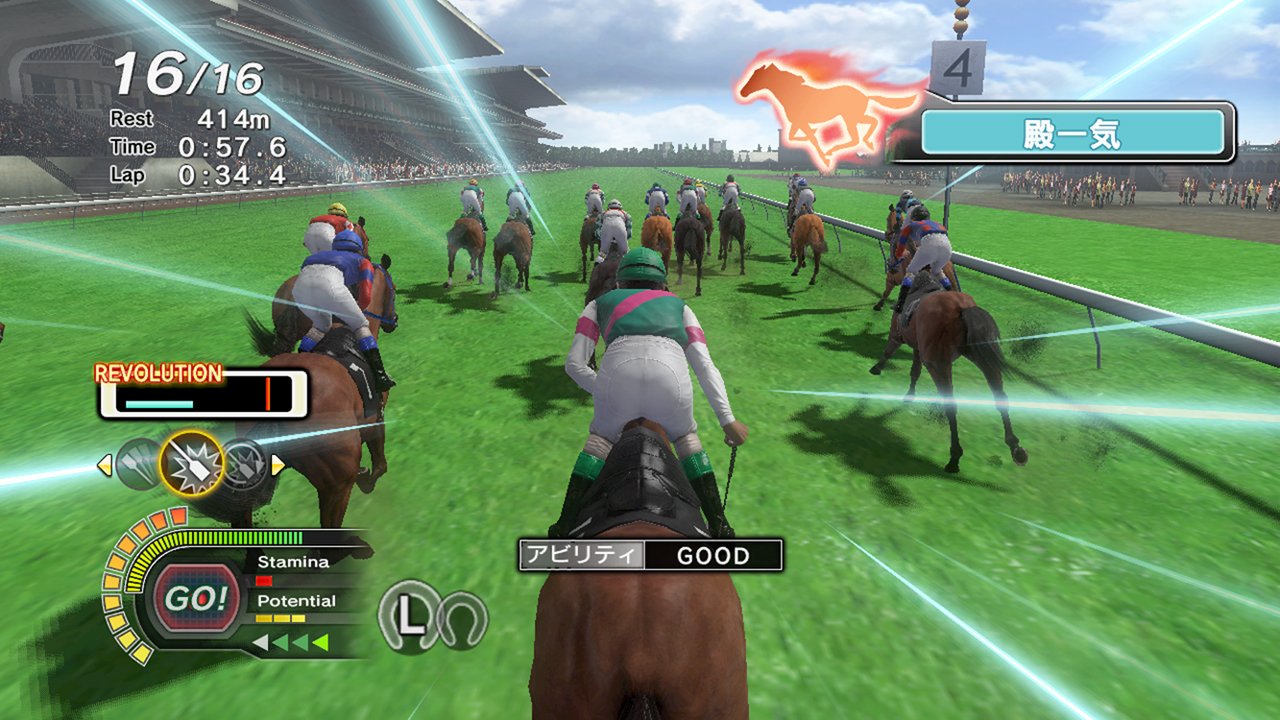1280x720 pixels.
Task: Click the GOOD ability rating text
Action: click(x=712, y=556)
